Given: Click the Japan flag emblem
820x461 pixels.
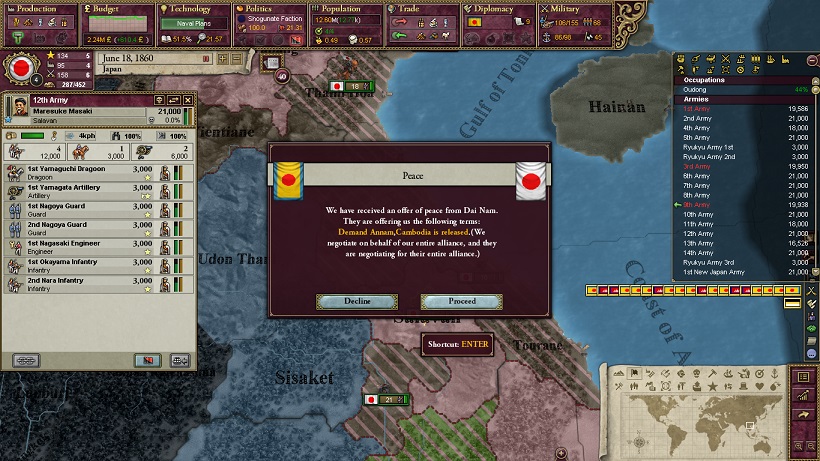Looking at the screenshot, I should click(x=18, y=70).
